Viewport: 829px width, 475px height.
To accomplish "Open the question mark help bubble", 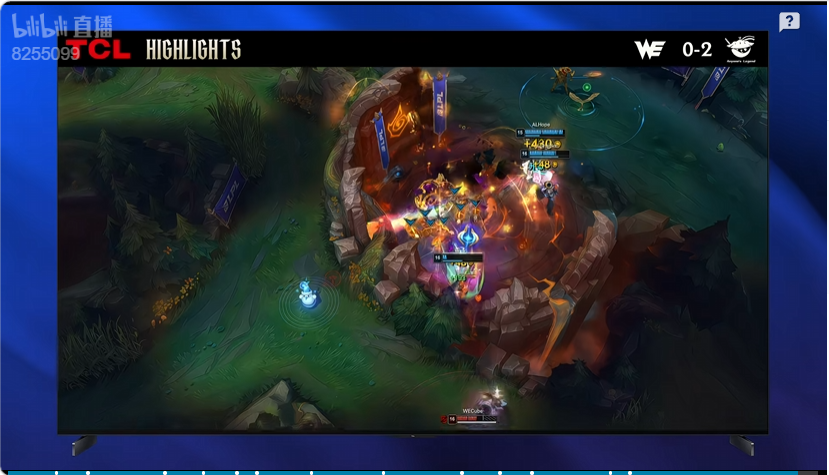I will [x=789, y=22].
